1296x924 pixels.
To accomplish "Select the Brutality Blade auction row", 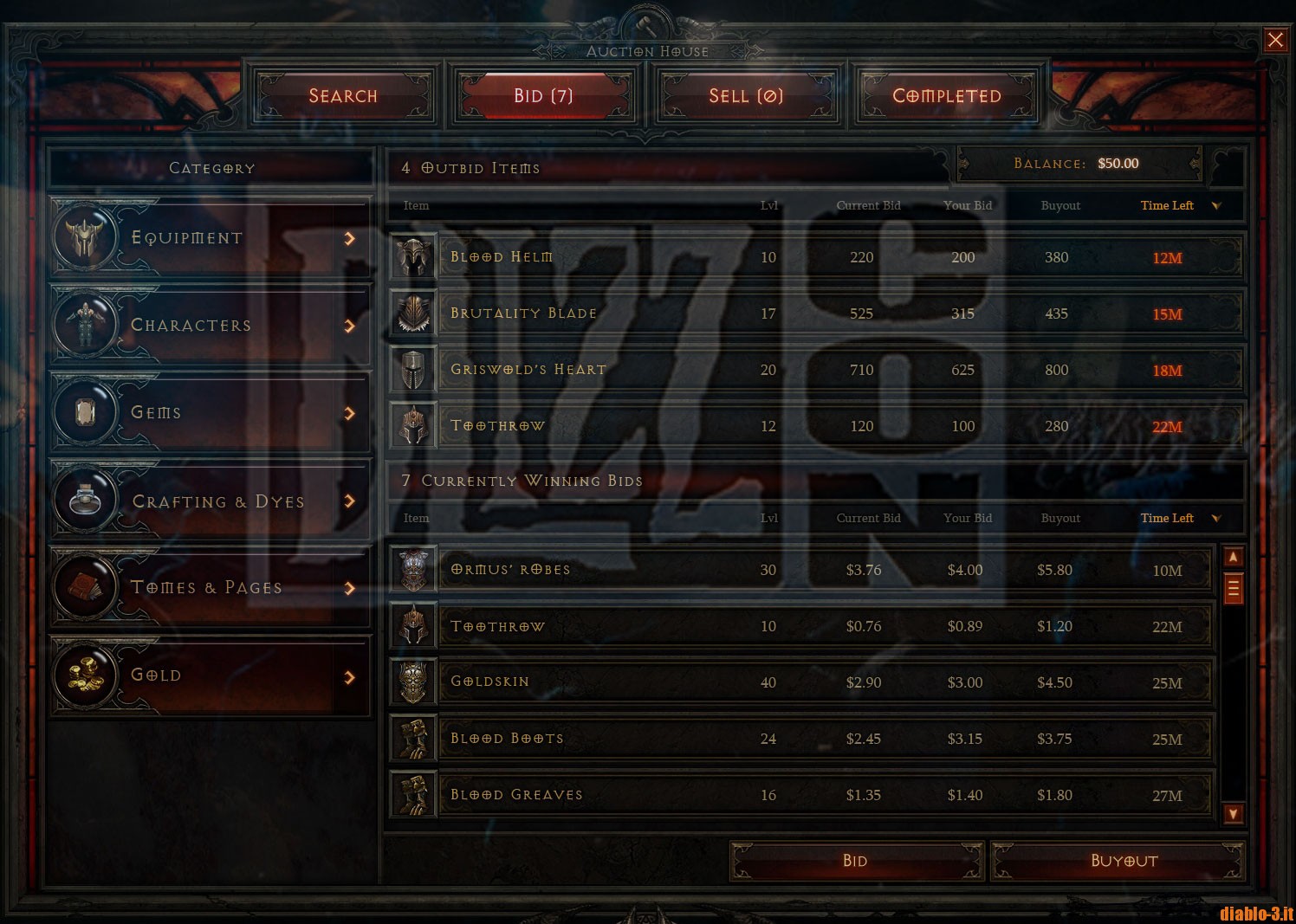I will tap(814, 313).
